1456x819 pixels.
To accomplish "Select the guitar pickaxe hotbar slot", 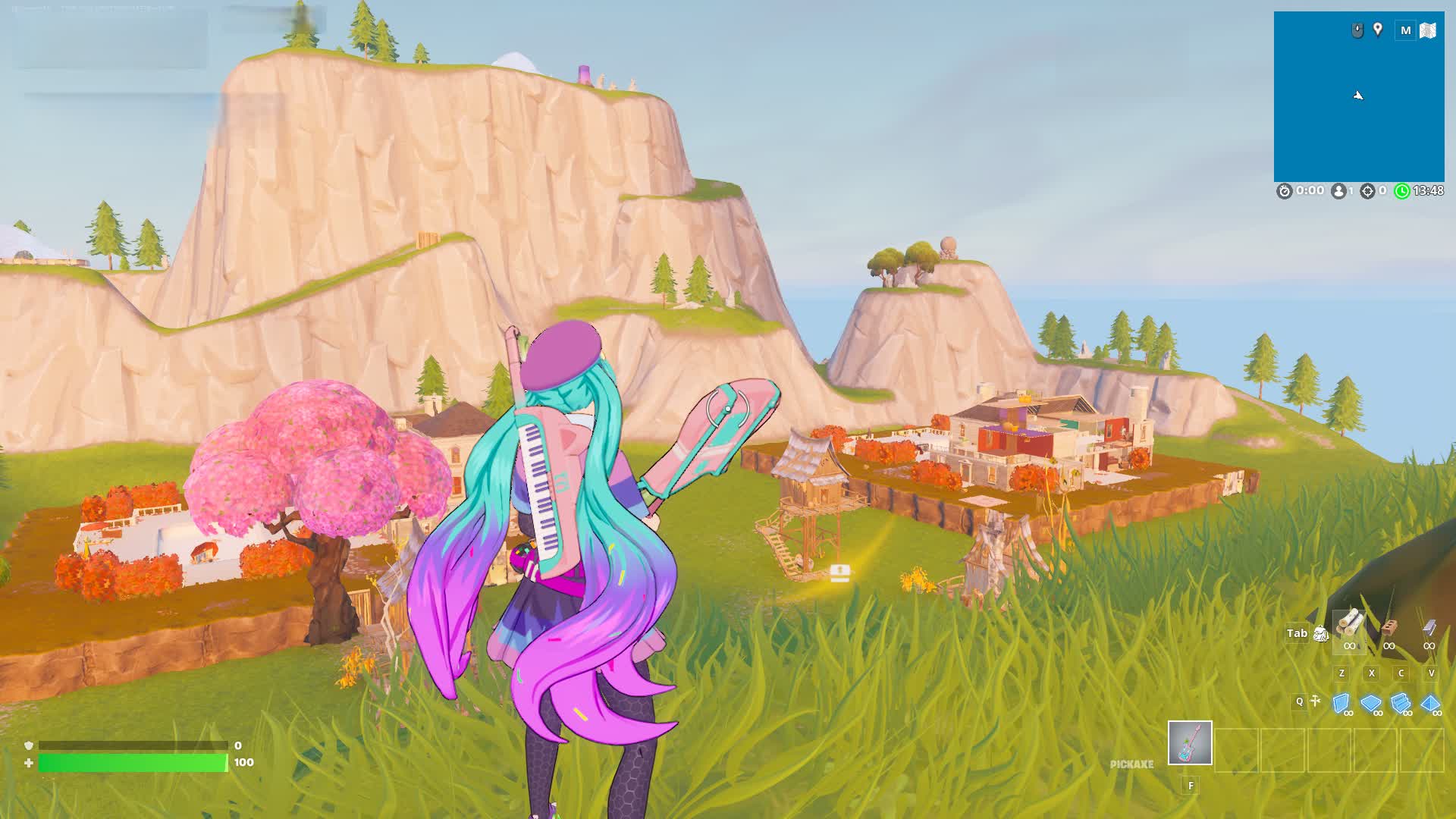I will (x=1190, y=742).
